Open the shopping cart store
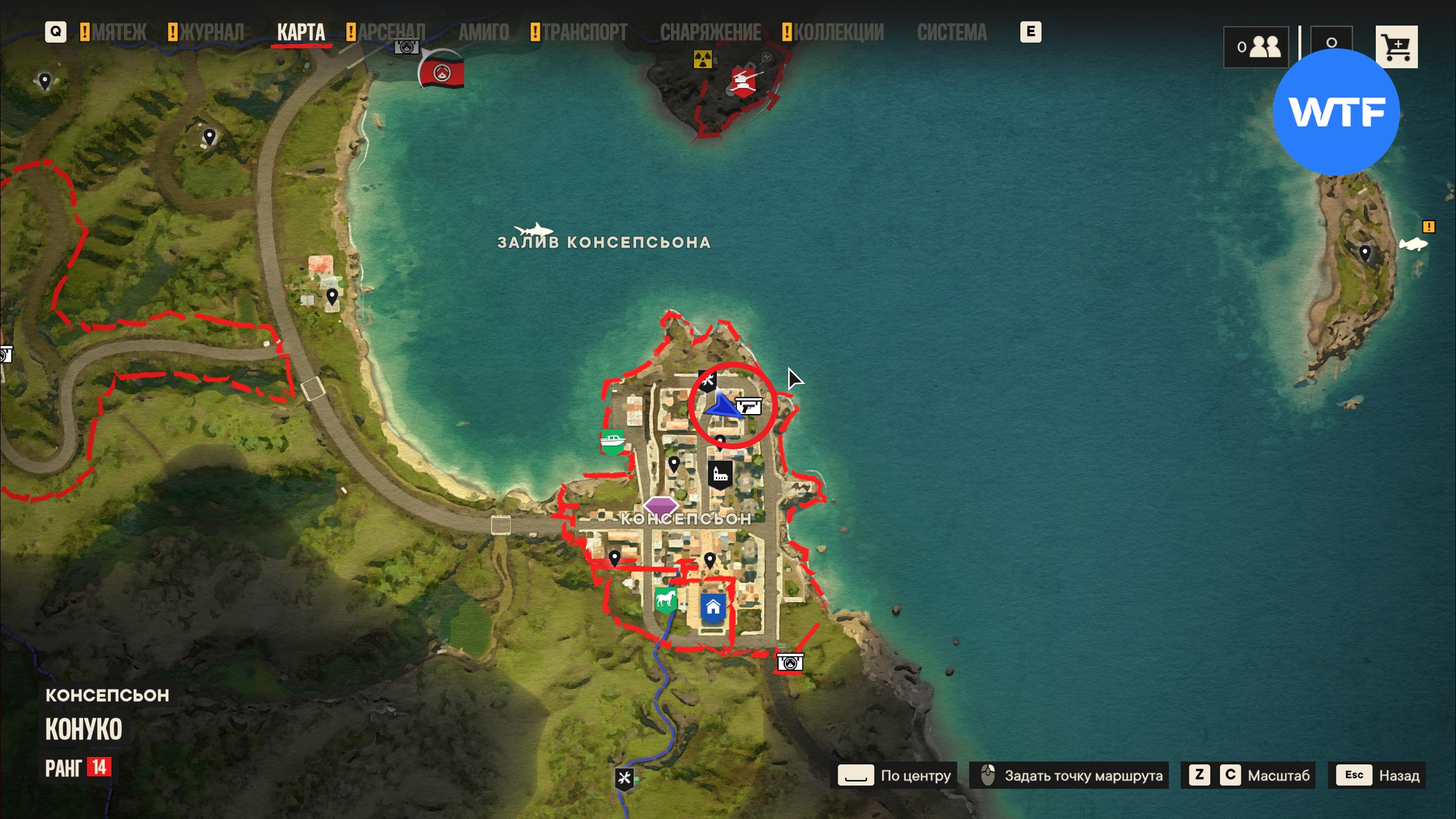 1396,47
